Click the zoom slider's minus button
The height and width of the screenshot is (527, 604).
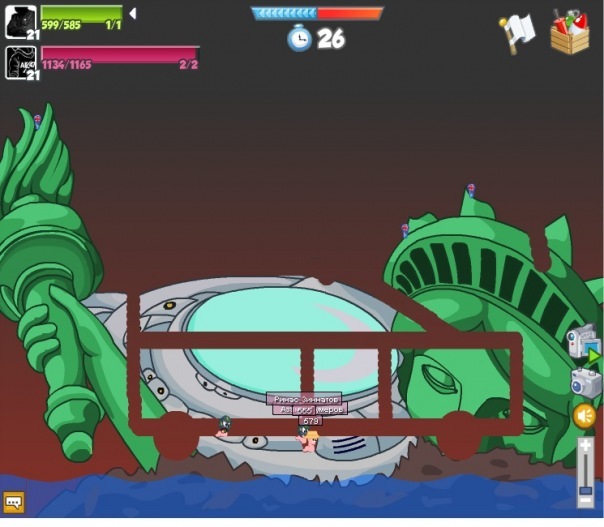click(586, 500)
